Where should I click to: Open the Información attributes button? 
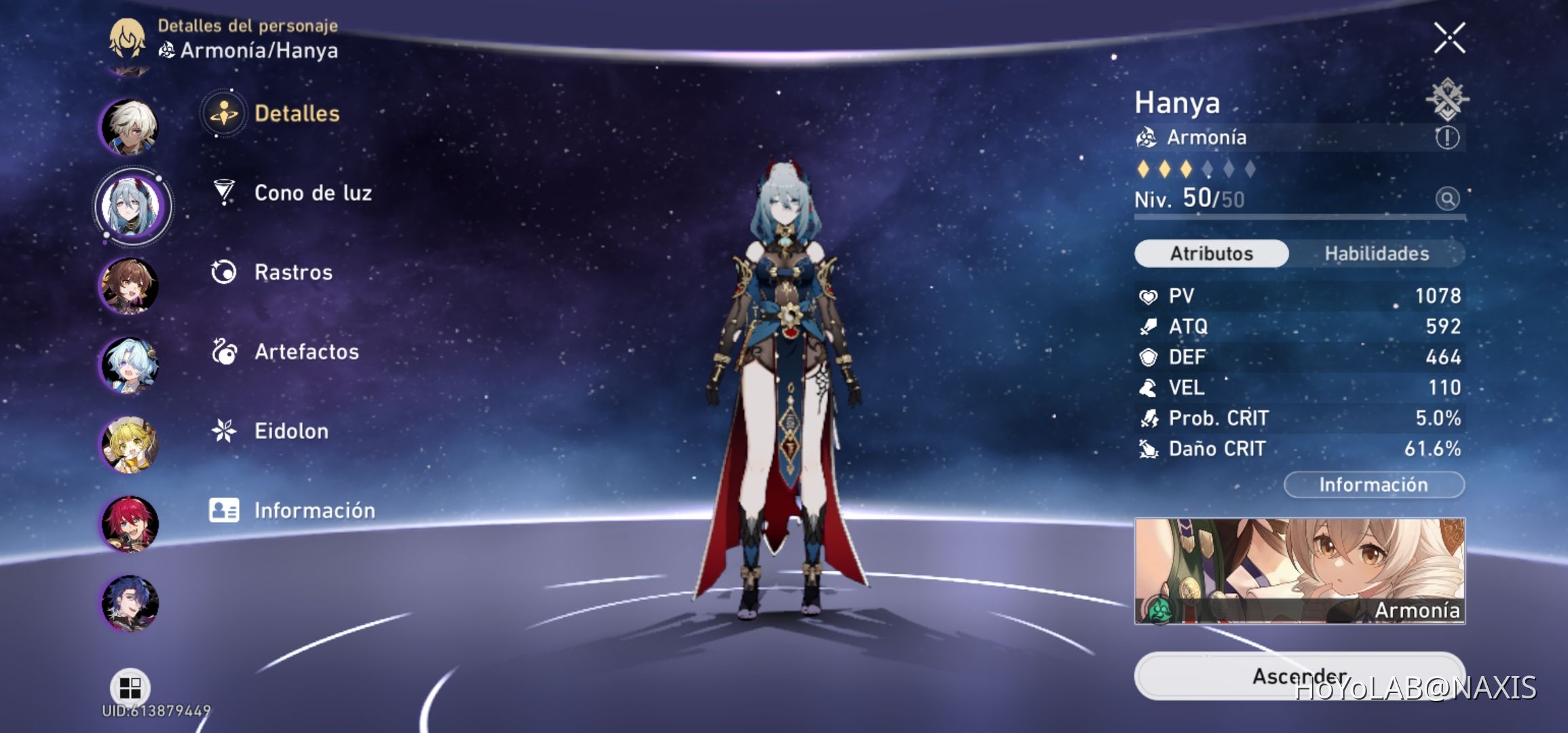click(1373, 484)
